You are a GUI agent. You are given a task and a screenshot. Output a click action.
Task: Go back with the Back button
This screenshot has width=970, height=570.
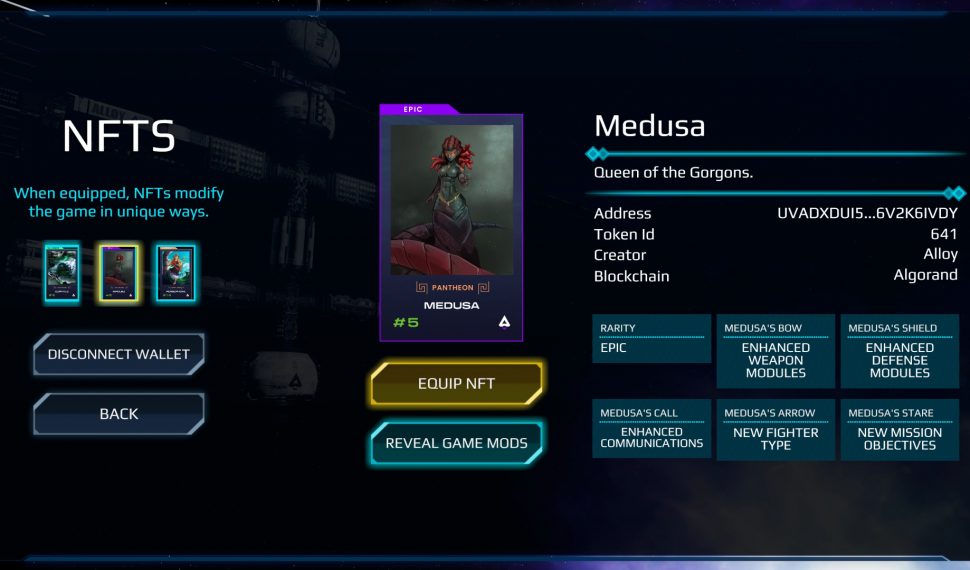point(119,414)
